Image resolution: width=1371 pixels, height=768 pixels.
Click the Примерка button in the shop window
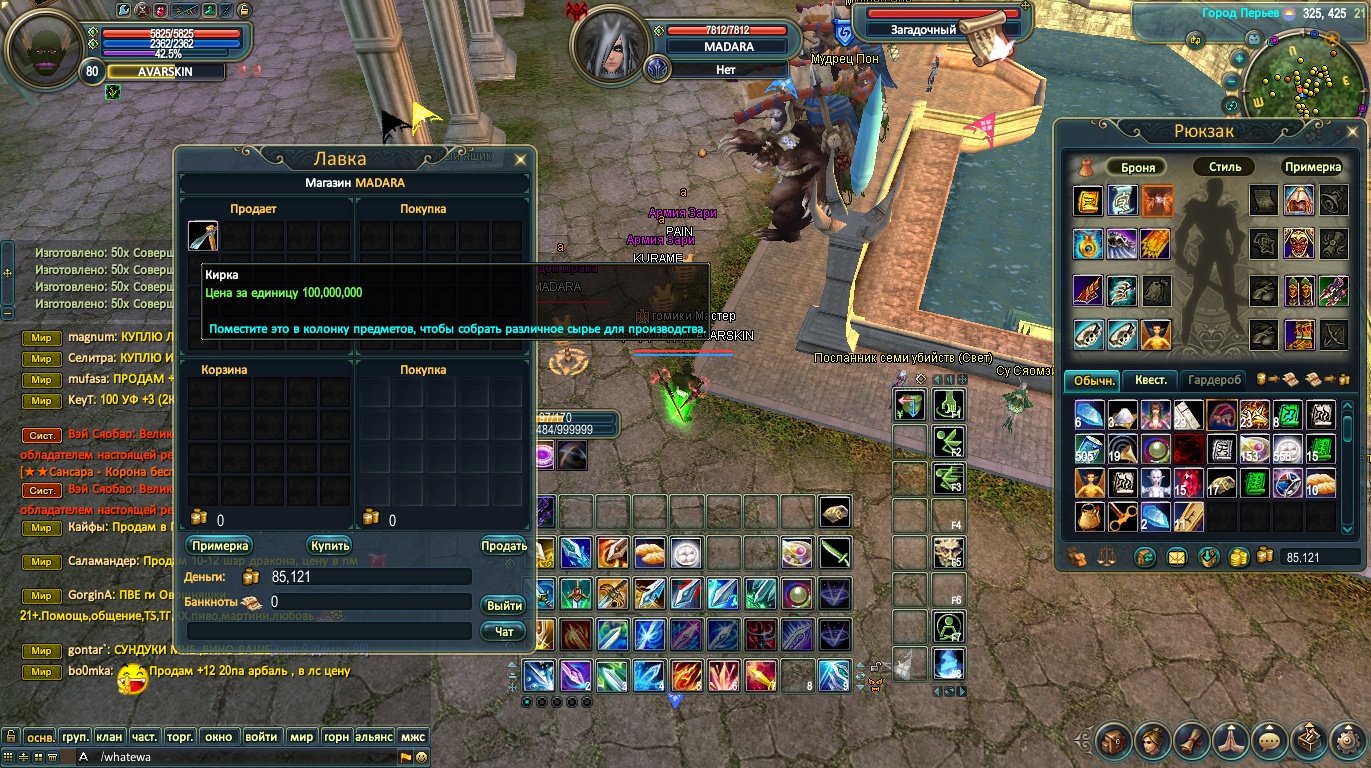[x=219, y=546]
